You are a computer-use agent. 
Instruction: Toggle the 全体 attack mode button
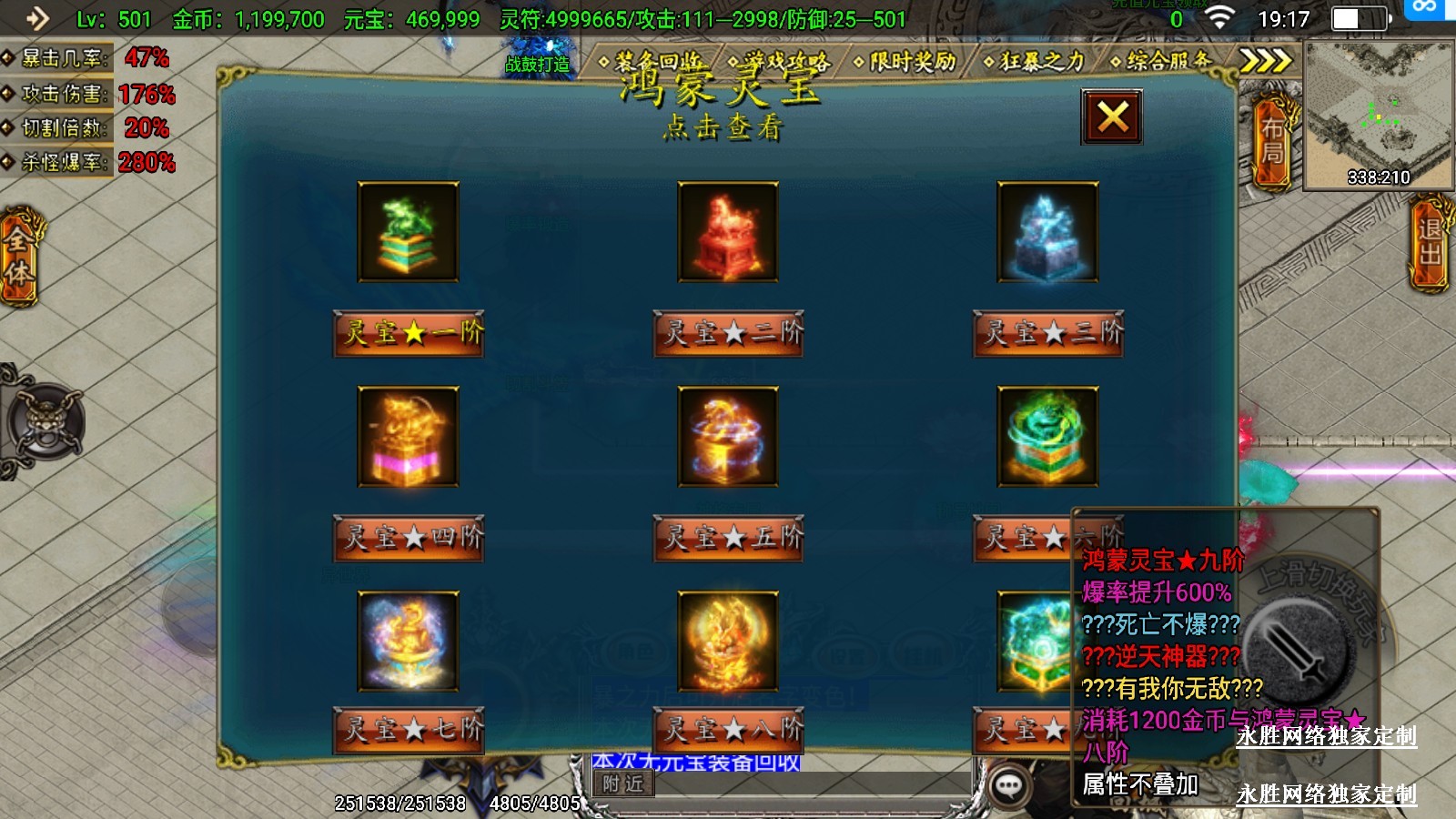tap(19, 257)
